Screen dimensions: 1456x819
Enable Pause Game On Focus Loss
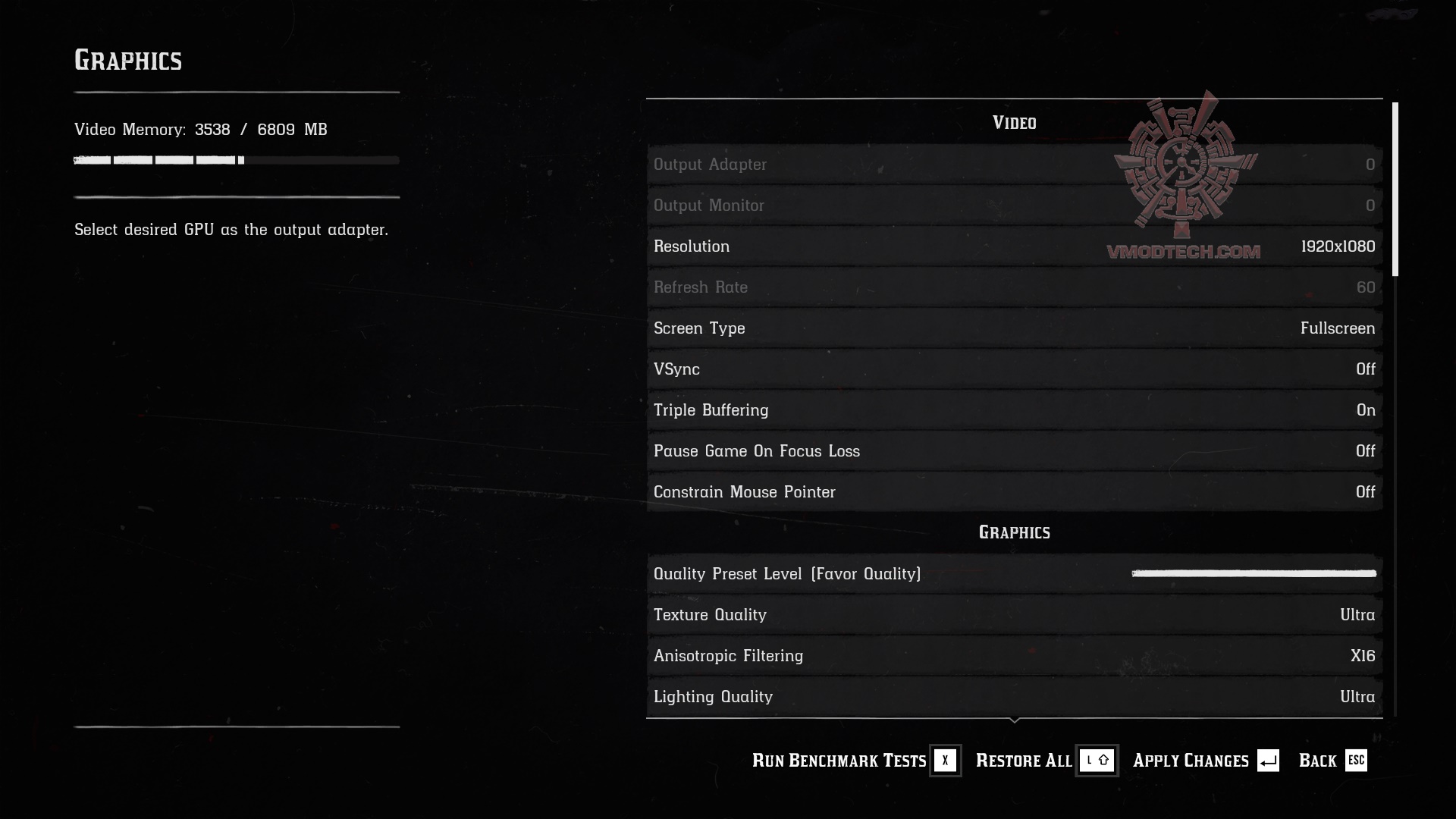[x=1015, y=451]
